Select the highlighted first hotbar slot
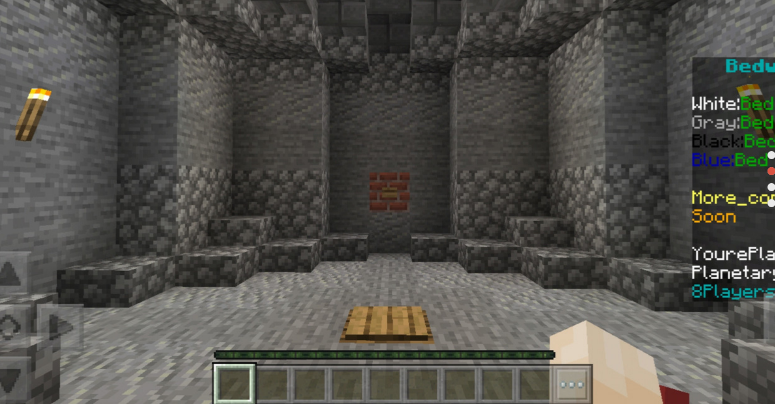This screenshot has width=775, height=404. pos(235,384)
